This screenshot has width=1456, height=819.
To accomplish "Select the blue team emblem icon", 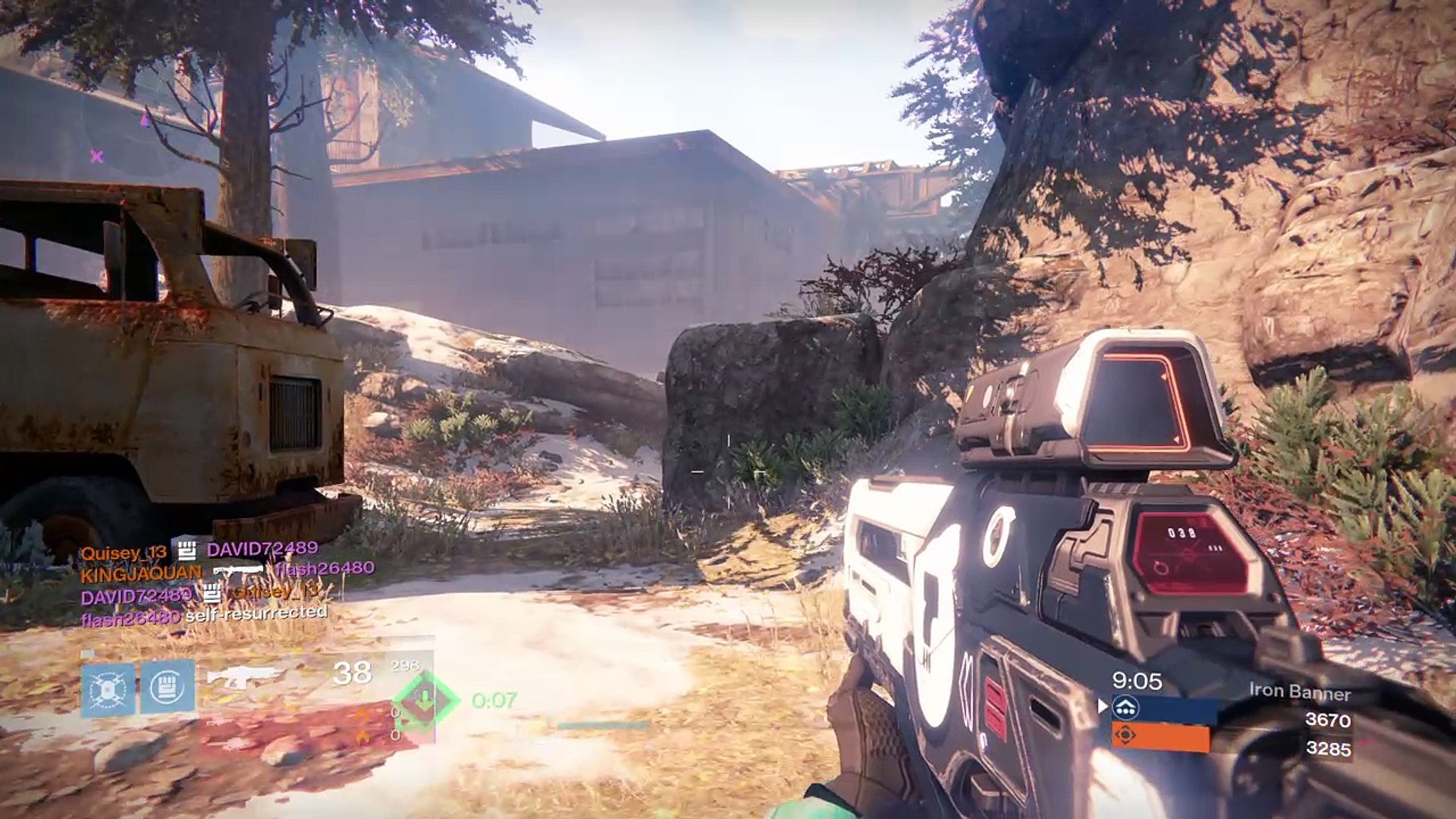I will (x=1126, y=708).
